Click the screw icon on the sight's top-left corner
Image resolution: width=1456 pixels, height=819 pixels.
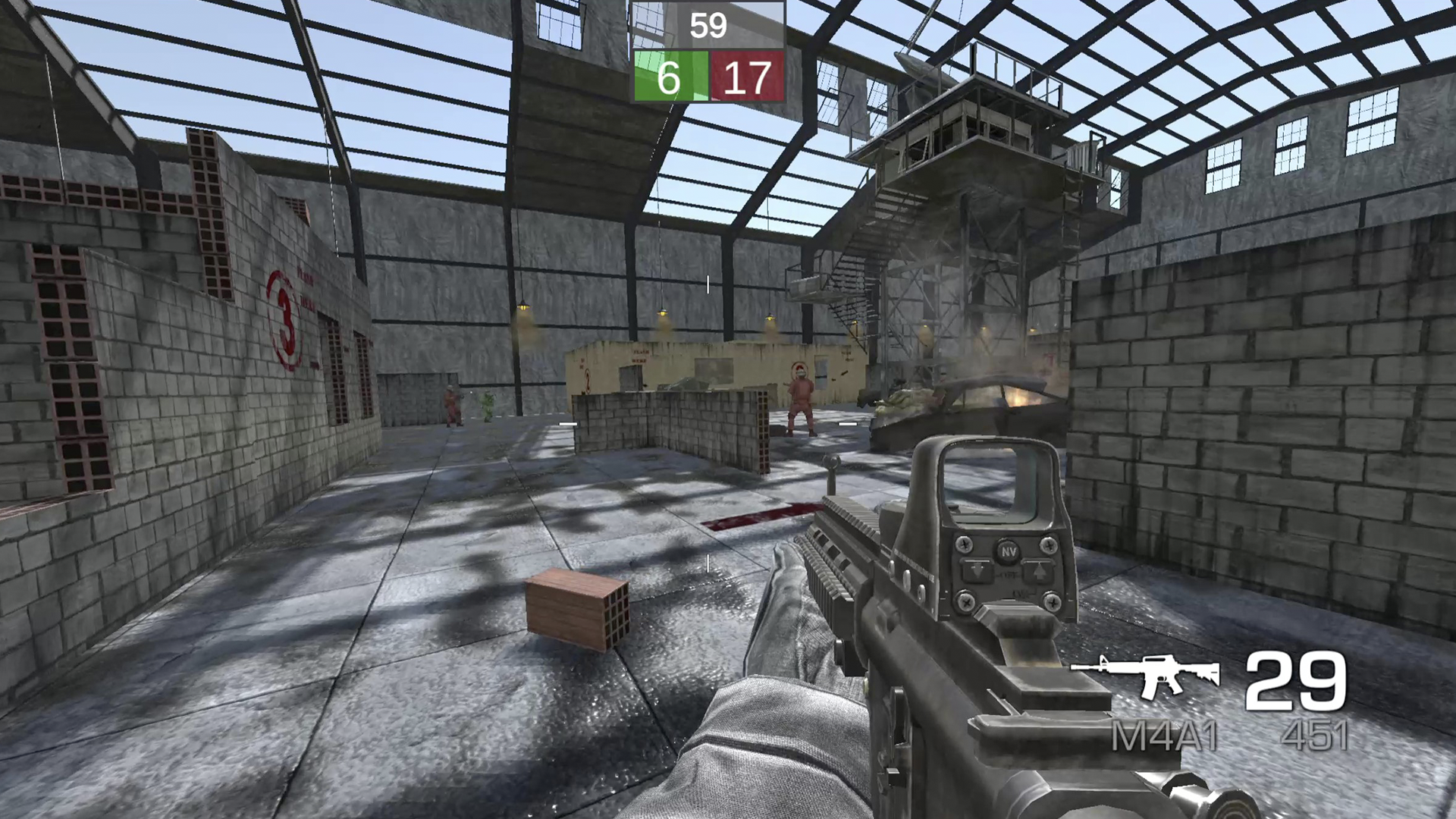963,546
